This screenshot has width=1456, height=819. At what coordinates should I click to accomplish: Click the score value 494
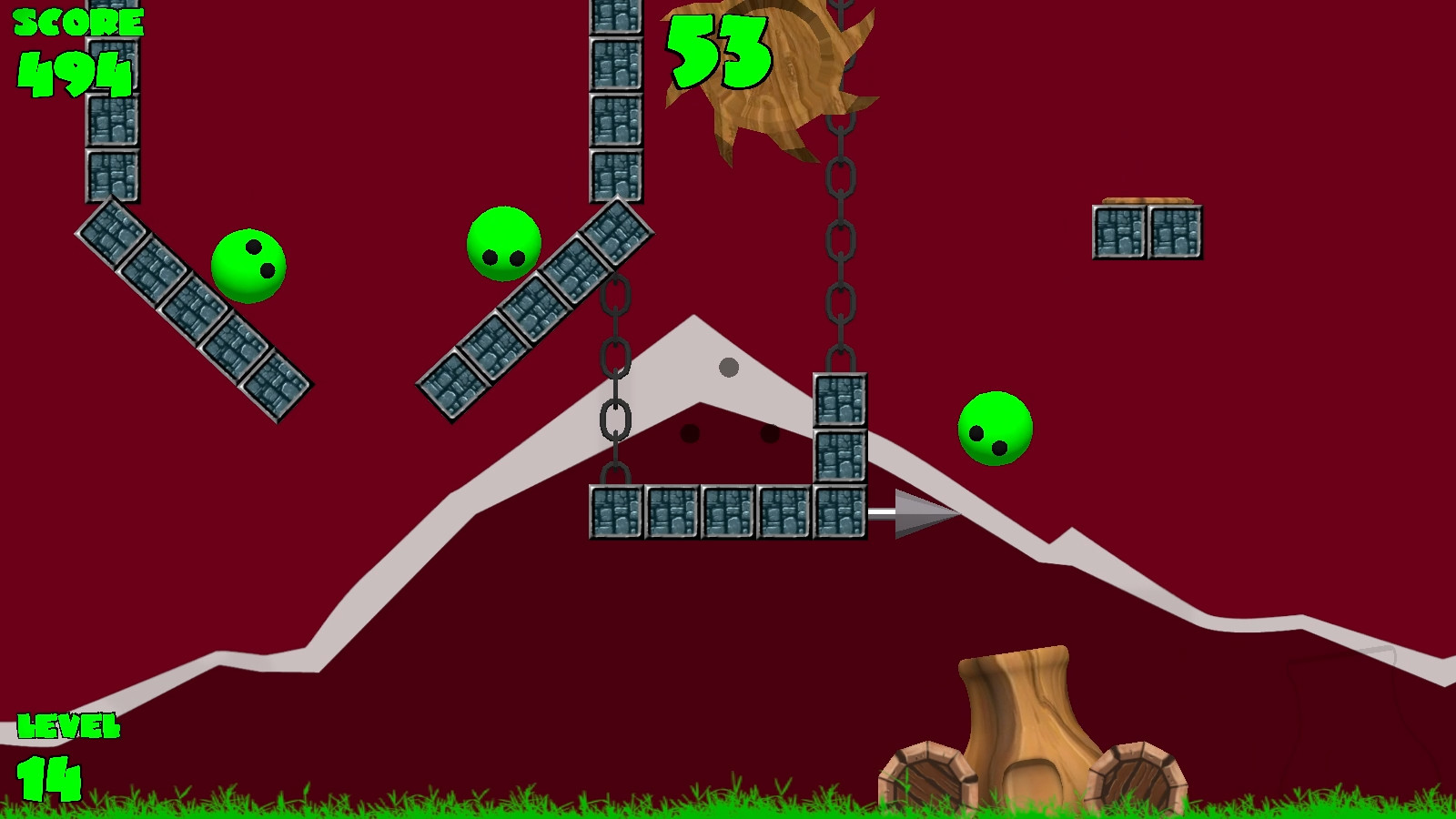tap(73, 73)
